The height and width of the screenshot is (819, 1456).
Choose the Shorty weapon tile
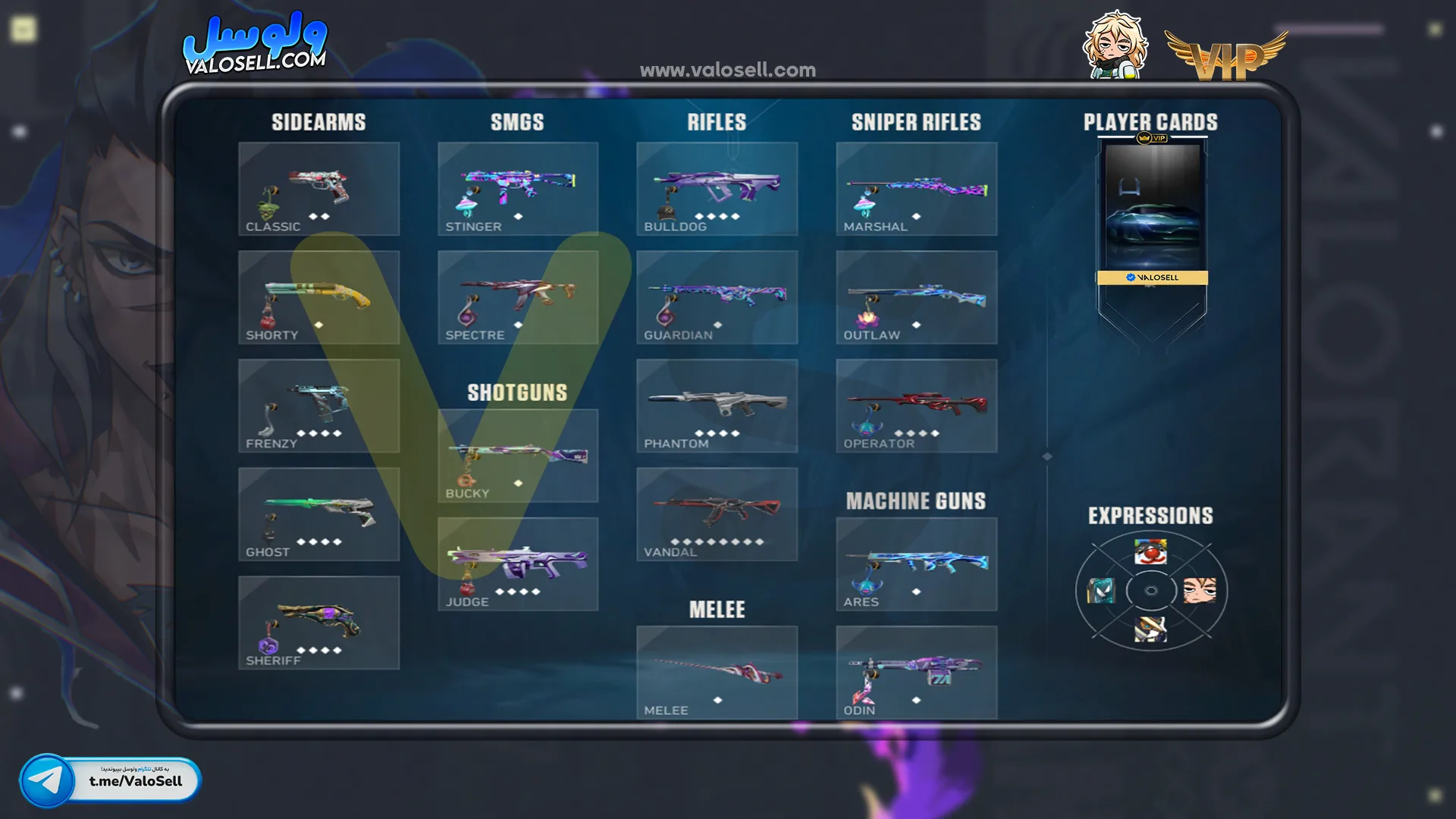click(318, 297)
